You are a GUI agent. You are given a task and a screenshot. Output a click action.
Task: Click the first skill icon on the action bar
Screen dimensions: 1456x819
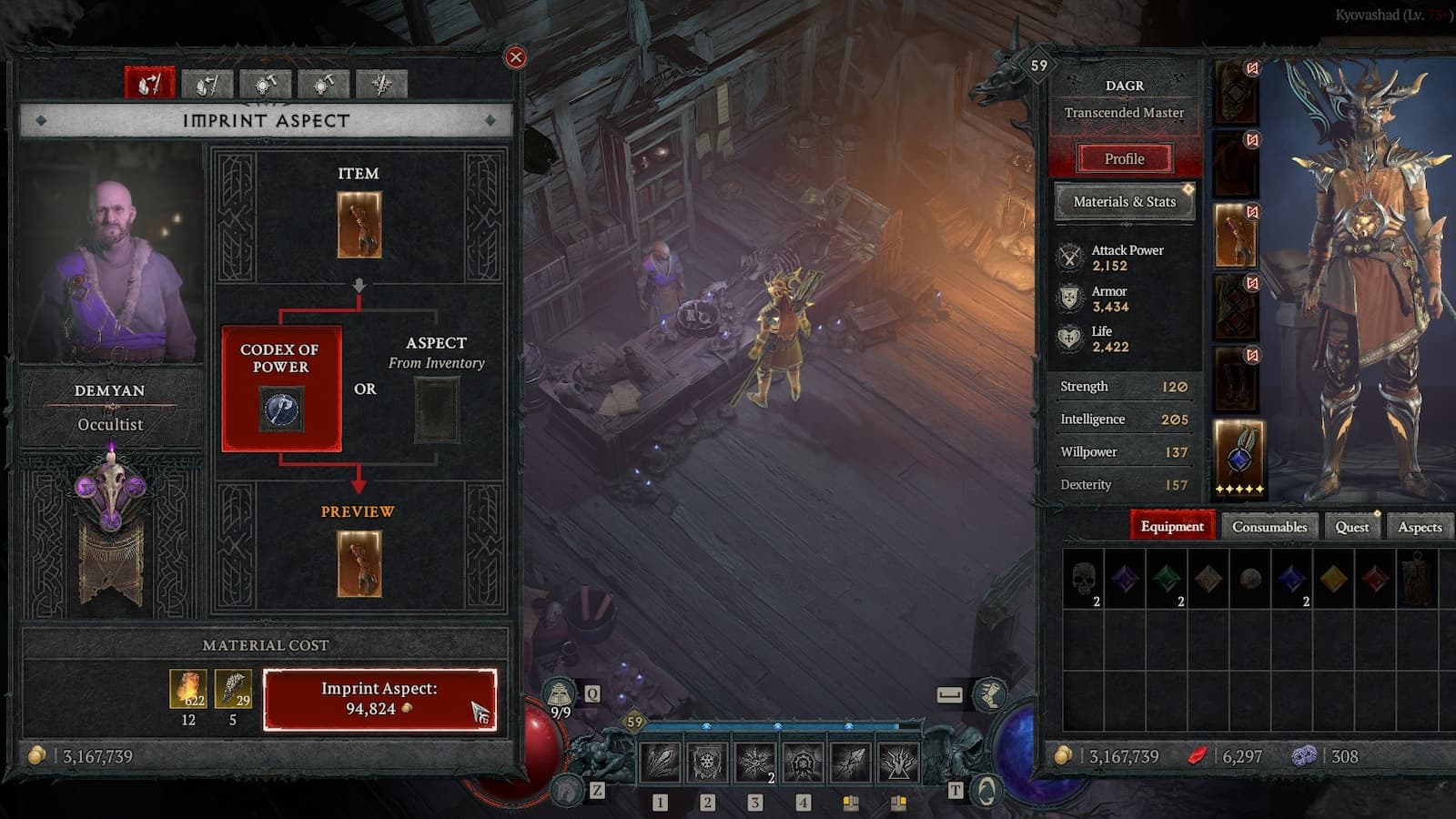pyautogui.click(x=660, y=761)
